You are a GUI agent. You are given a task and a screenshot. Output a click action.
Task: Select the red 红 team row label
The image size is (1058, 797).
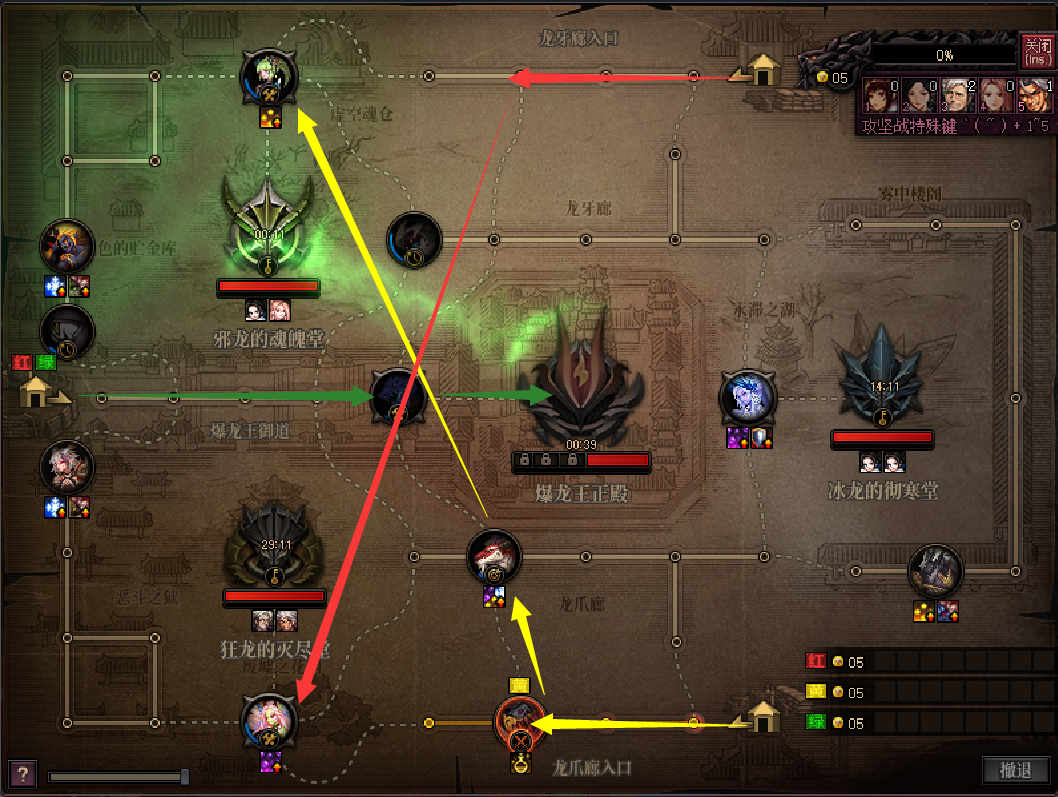816,661
